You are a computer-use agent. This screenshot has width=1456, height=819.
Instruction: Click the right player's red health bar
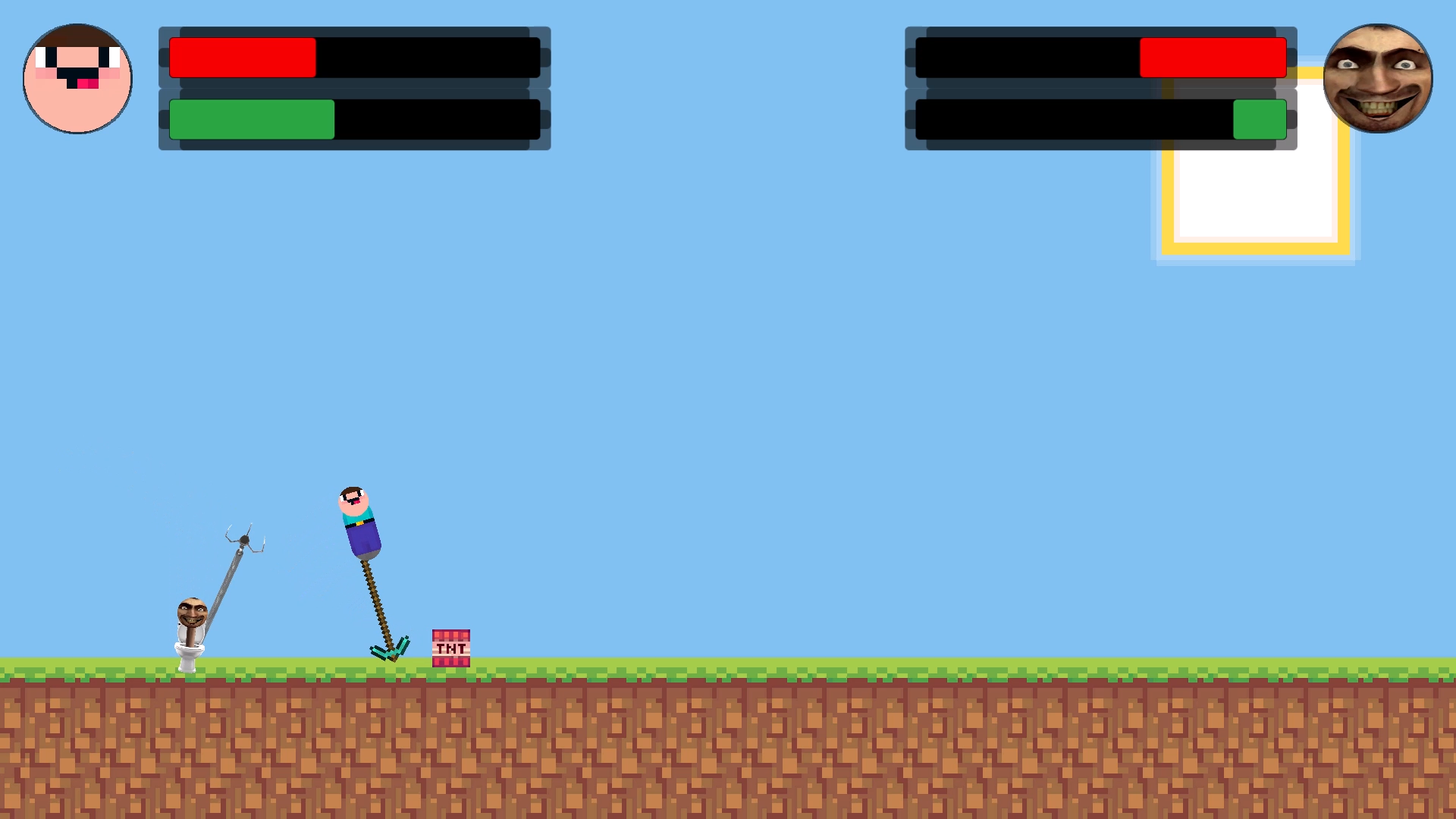(x=1212, y=55)
